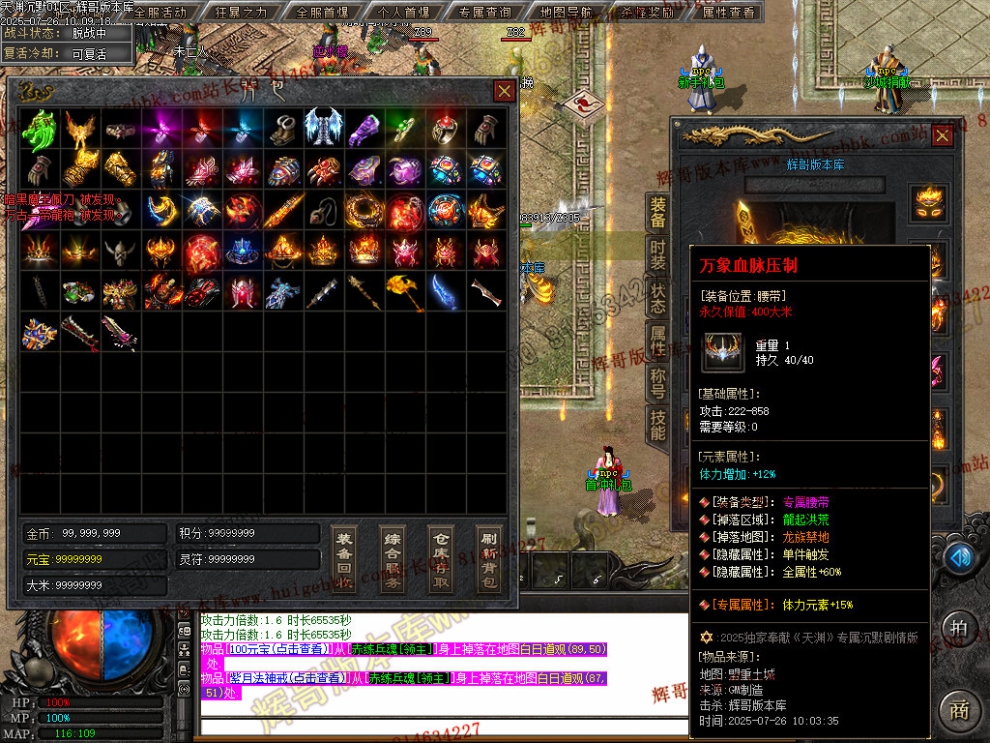This screenshot has width=990, height=743.
Task: Open the 属性查看 attribute view menu
Action: pyautogui.click(x=729, y=12)
